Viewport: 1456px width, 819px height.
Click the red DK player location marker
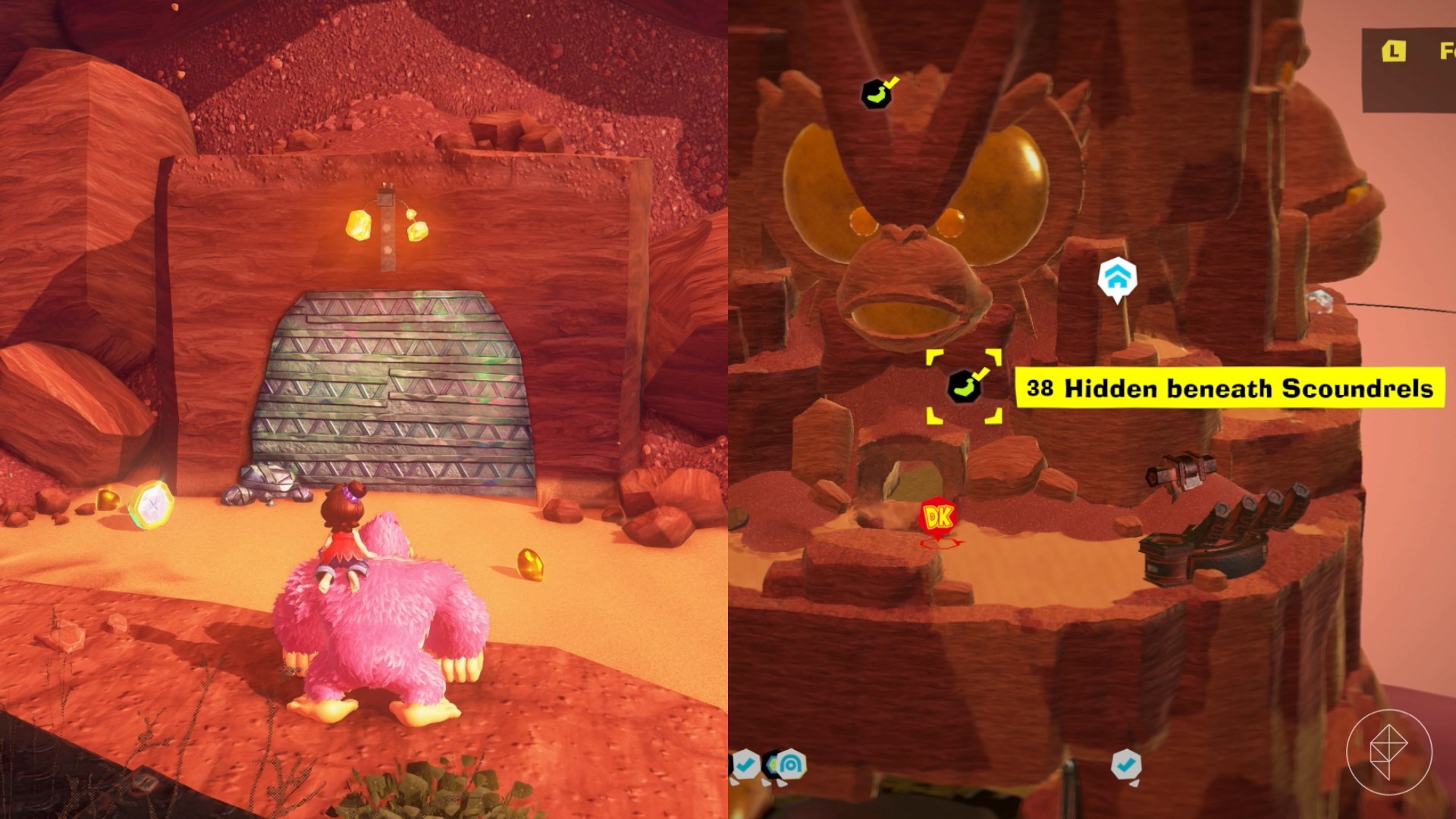(x=938, y=518)
